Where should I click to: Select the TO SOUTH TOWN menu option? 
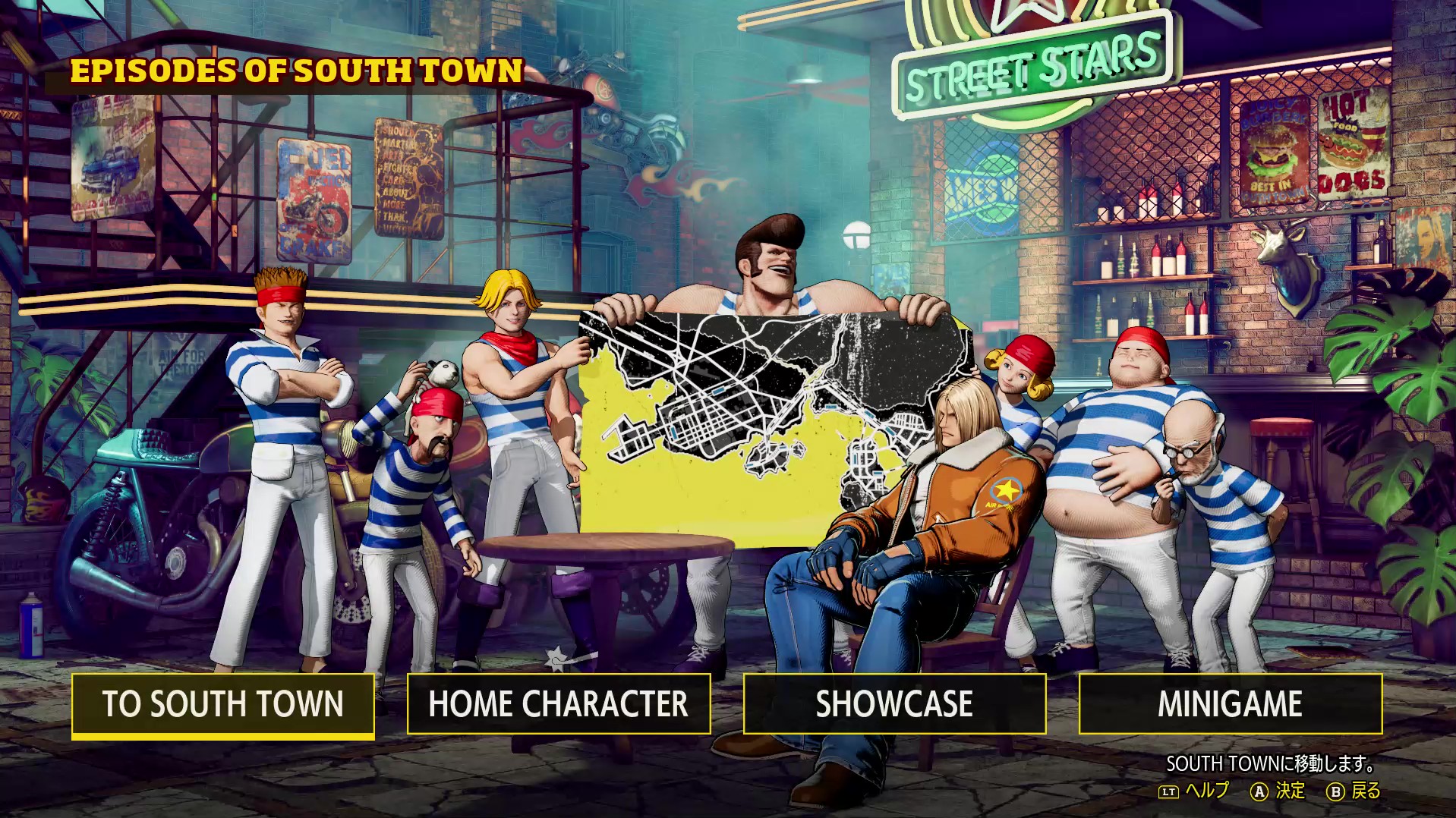point(223,704)
